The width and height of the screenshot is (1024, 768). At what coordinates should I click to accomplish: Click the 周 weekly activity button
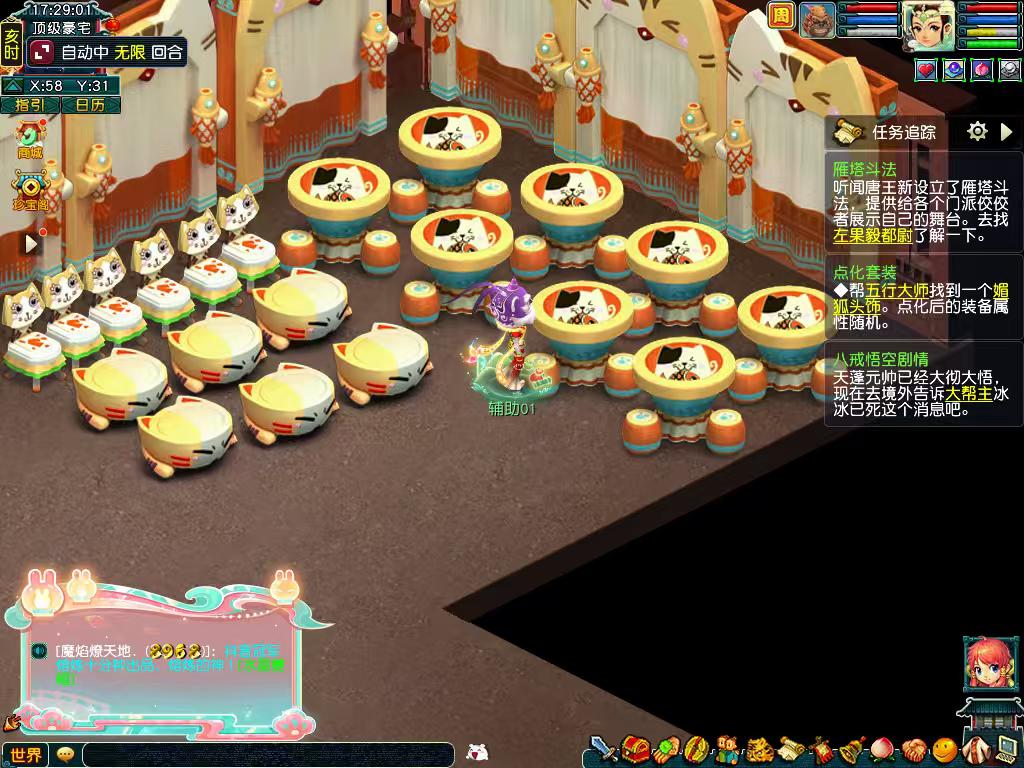[x=781, y=15]
